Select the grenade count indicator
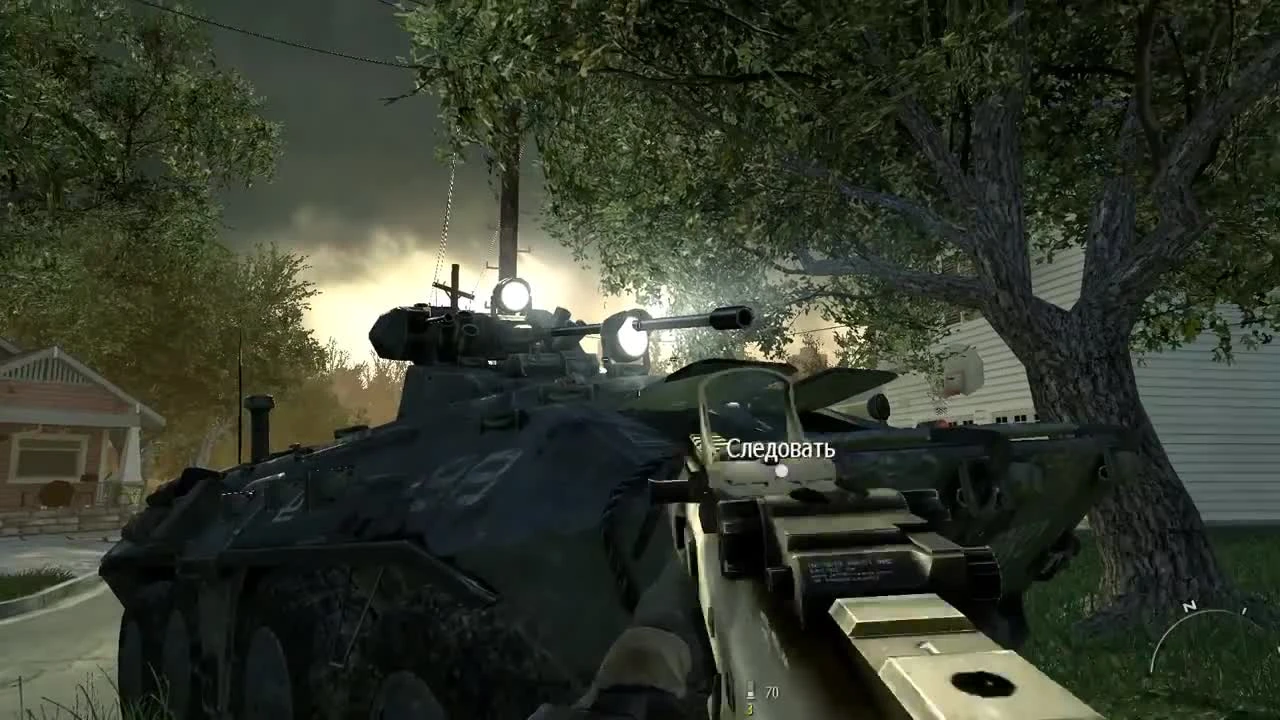Image resolution: width=1280 pixels, height=720 pixels. (746, 712)
